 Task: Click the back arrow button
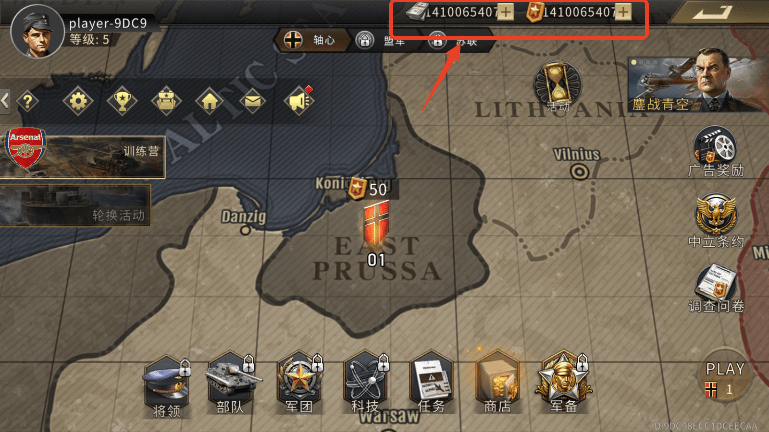pyautogui.click(x=718, y=14)
